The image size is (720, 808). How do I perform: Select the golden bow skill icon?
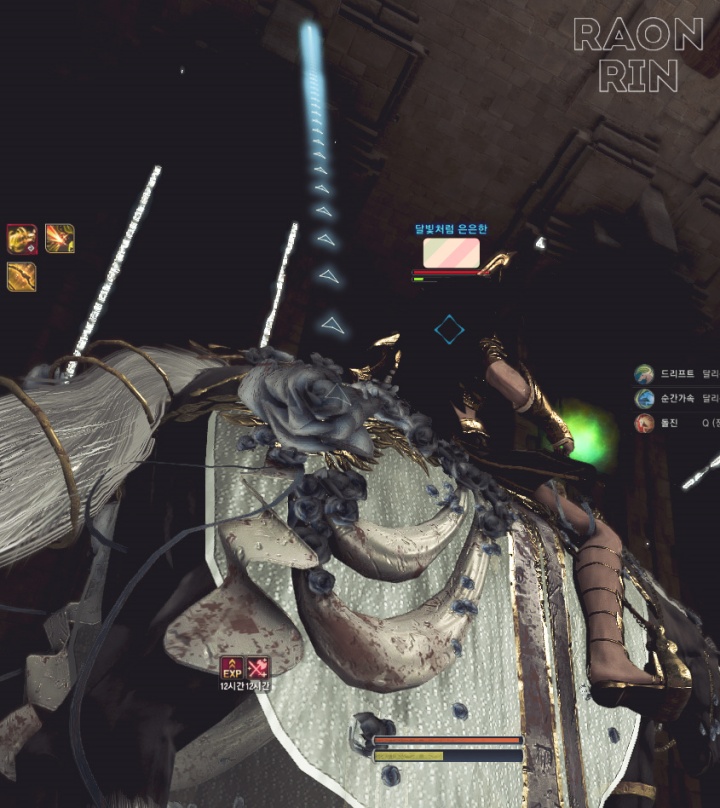click(x=22, y=276)
